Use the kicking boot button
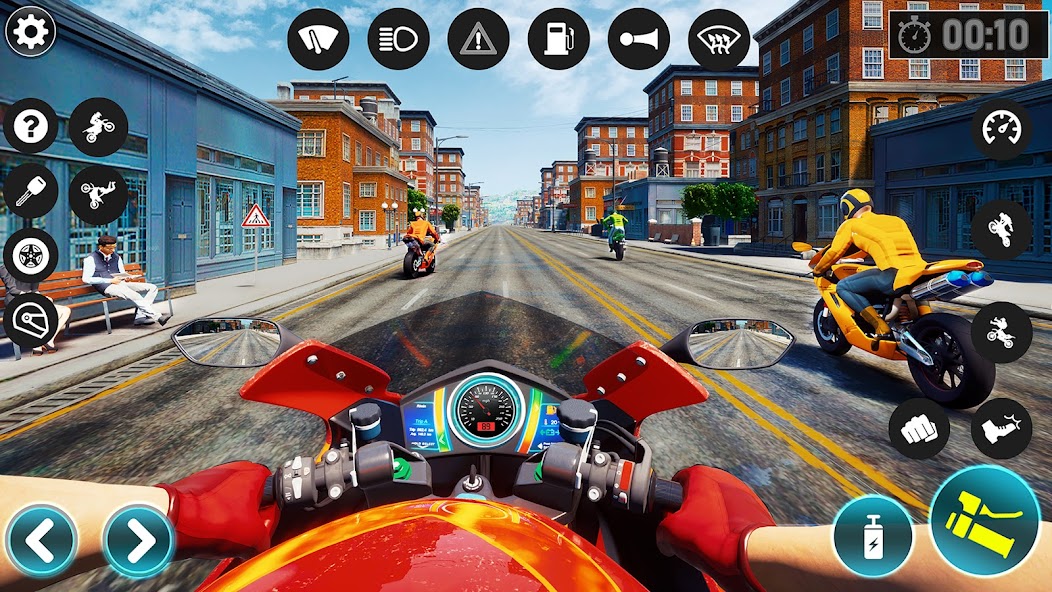This screenshot has height=592, width=1052. 1001,429
